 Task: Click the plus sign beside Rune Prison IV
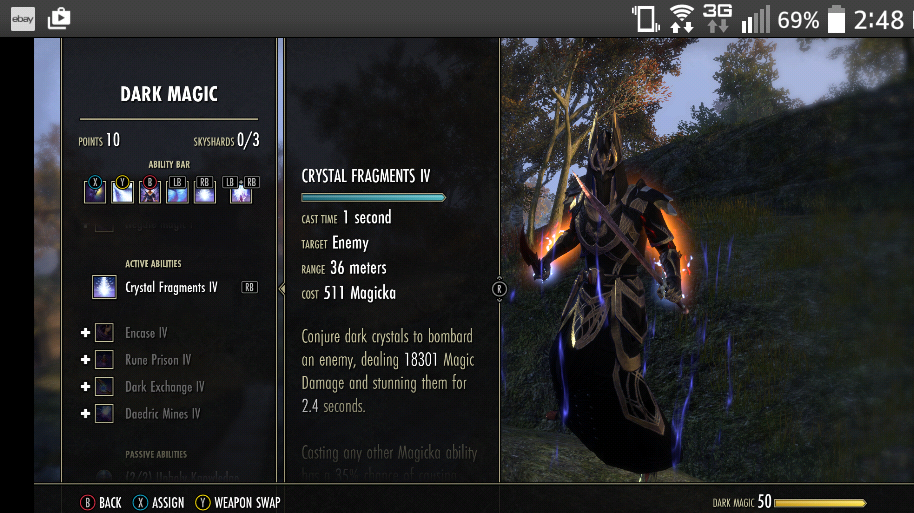[86, 360]
